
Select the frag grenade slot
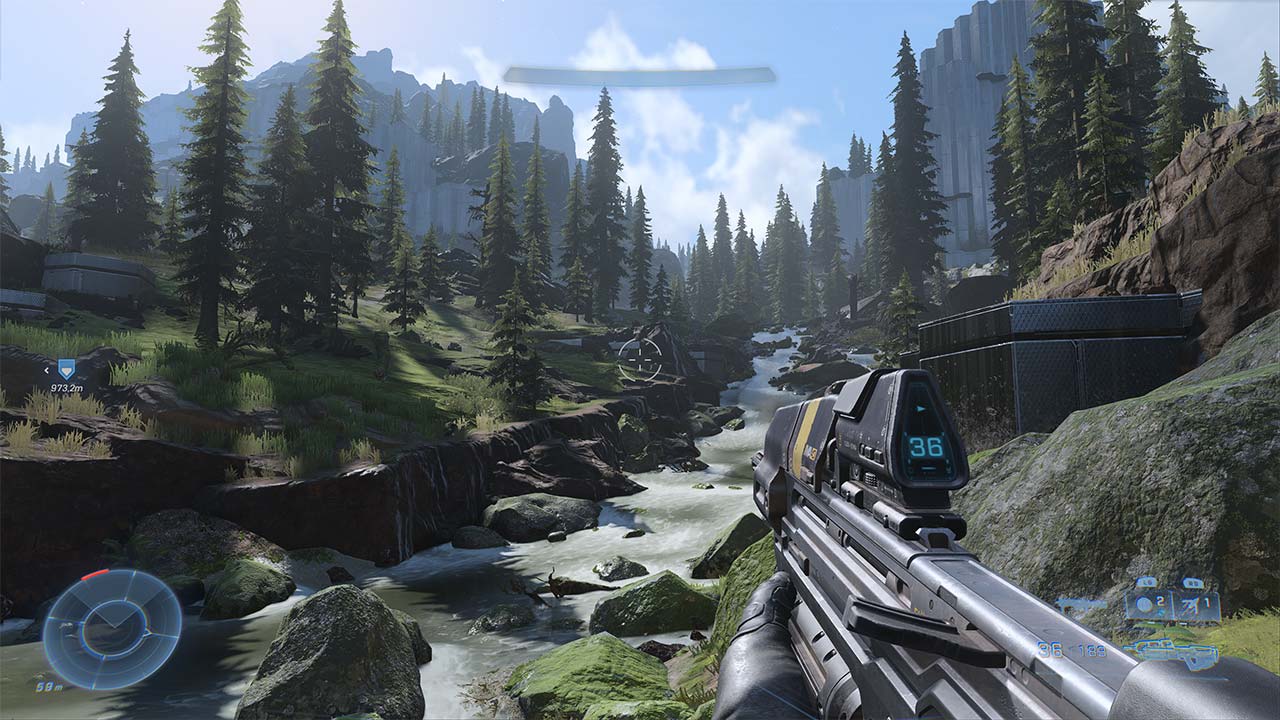coord(1147,605)
